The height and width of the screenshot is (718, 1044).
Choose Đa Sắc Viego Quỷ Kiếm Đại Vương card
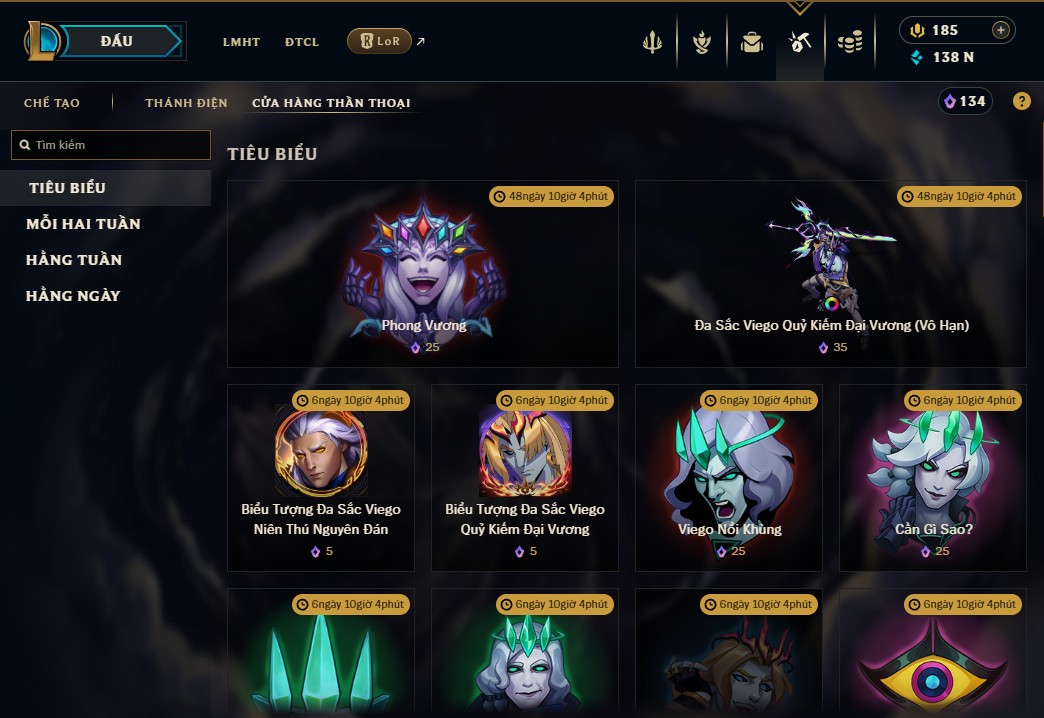click(x=831, y=273)
